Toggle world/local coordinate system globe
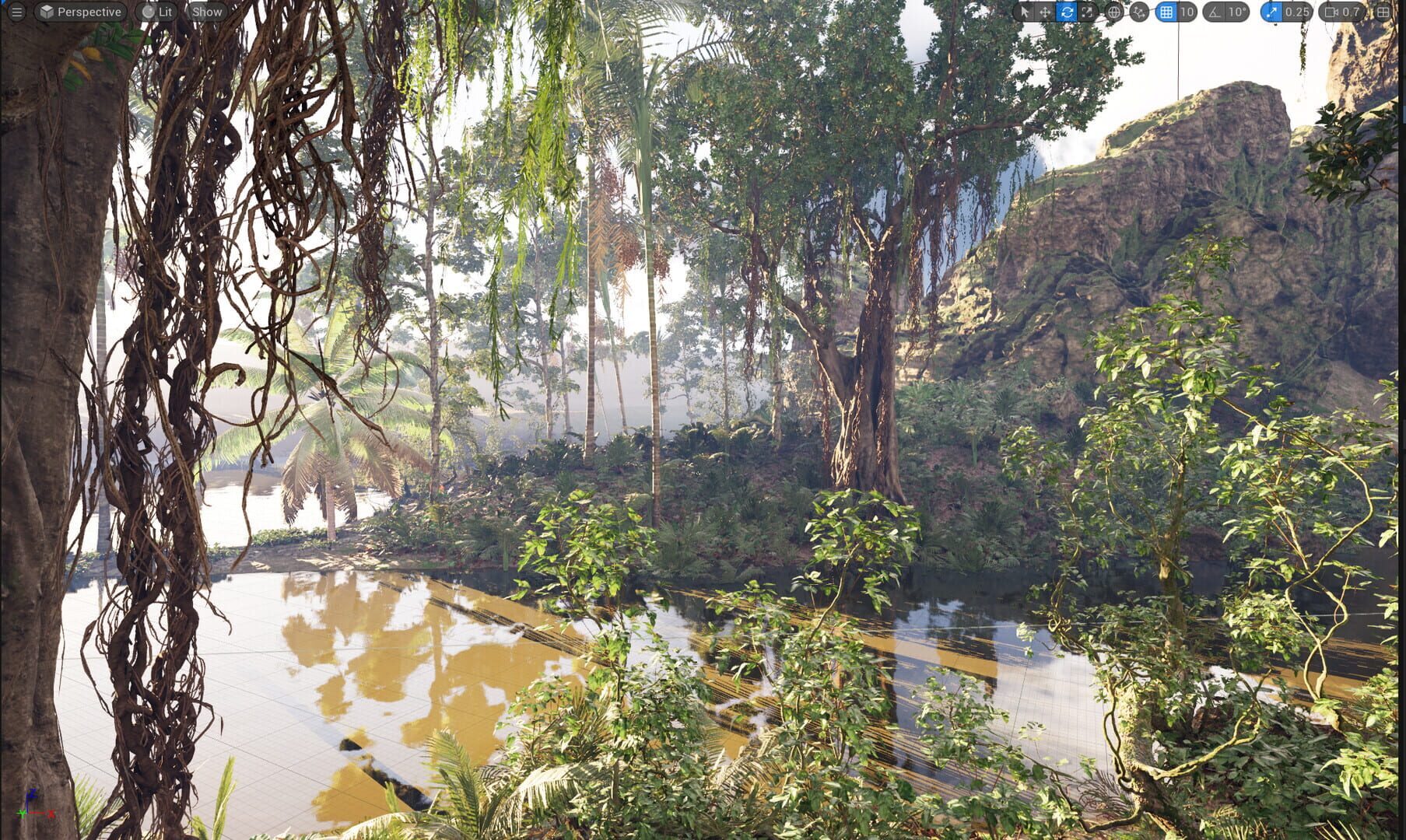This screenshot has height=840, width=1406. [x=1114, y=12]
